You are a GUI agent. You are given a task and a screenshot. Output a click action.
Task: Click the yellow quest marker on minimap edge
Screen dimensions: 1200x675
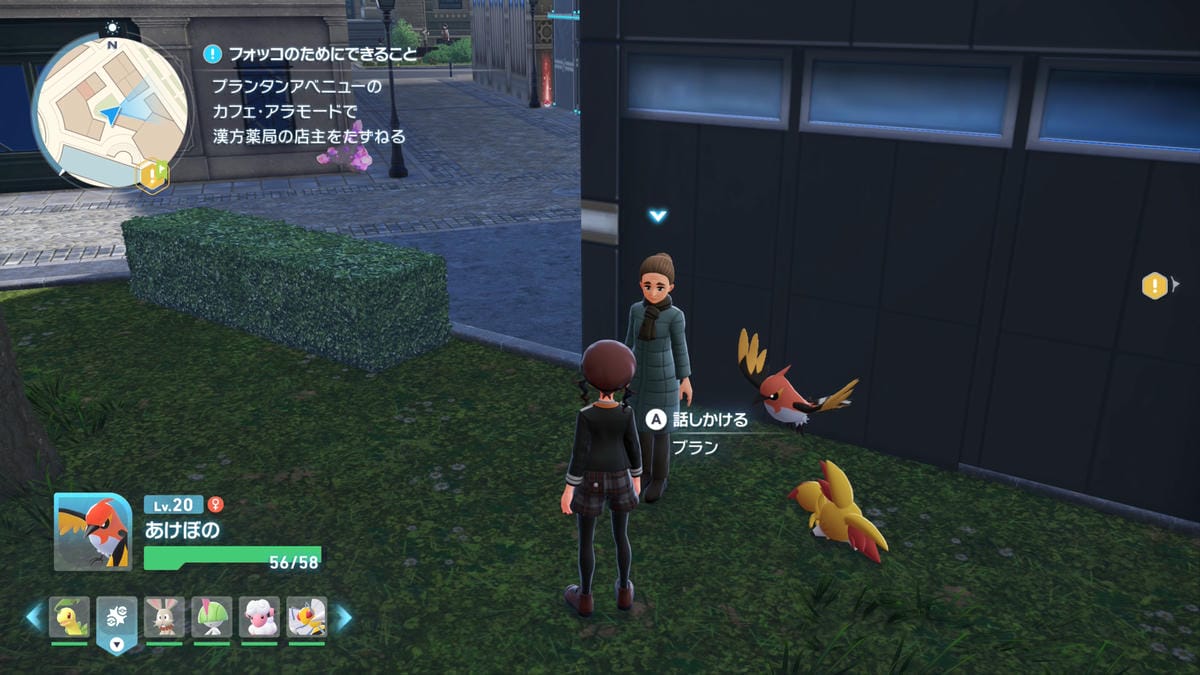coord(153,175)
